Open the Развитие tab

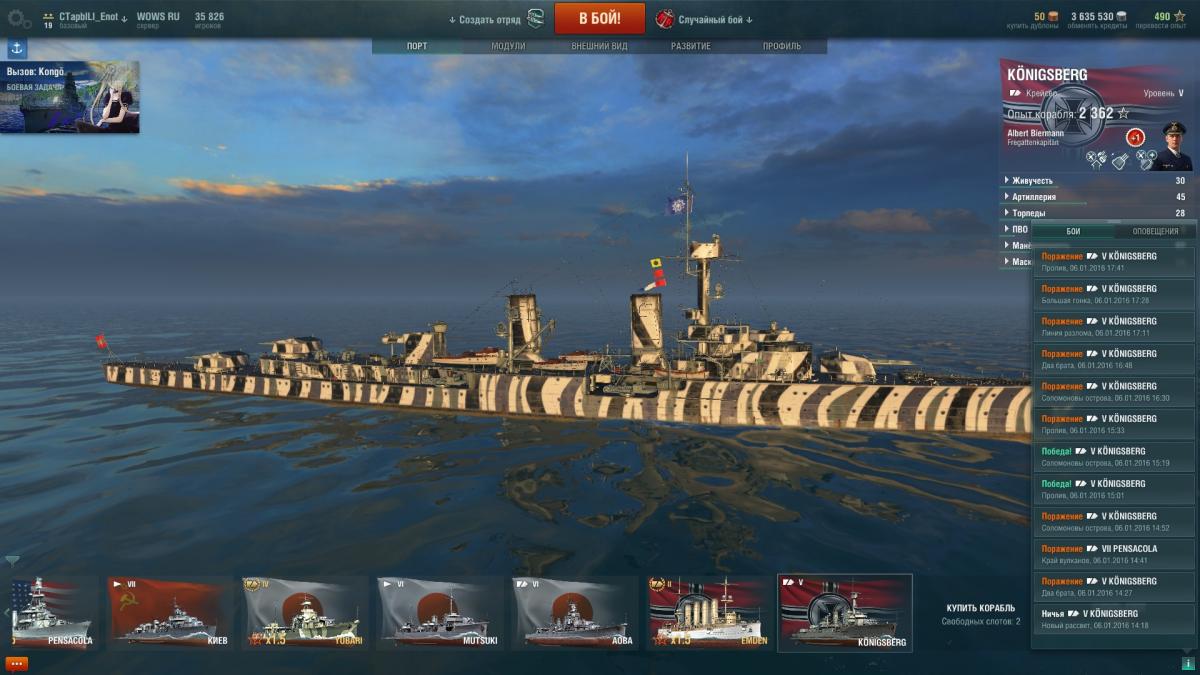(691, 46)
